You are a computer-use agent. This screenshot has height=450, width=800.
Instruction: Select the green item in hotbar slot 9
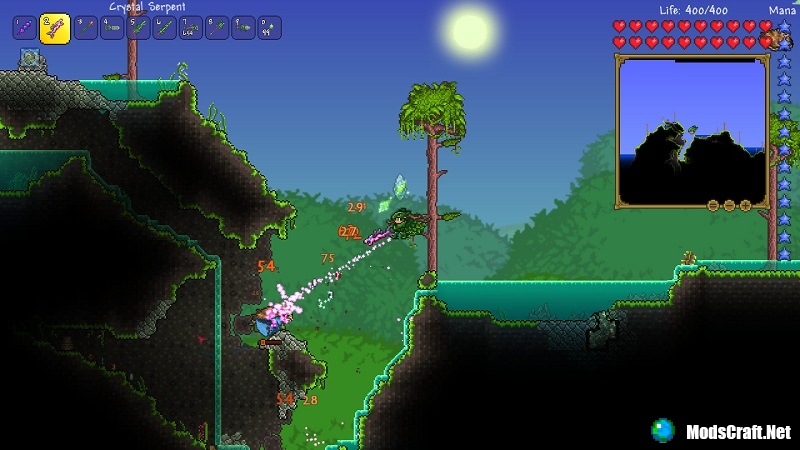click(x=242, y=28)
